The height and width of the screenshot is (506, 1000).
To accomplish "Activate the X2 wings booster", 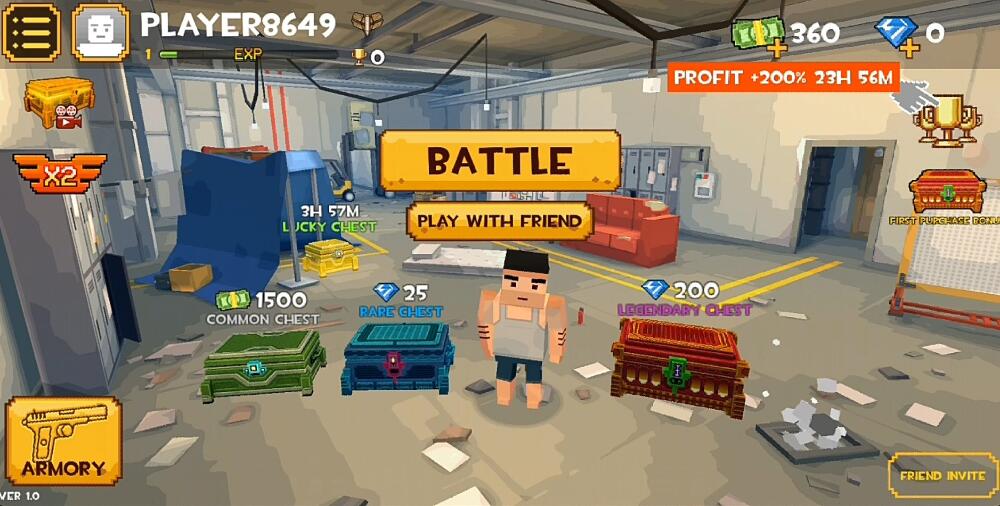I will point(59,177).
